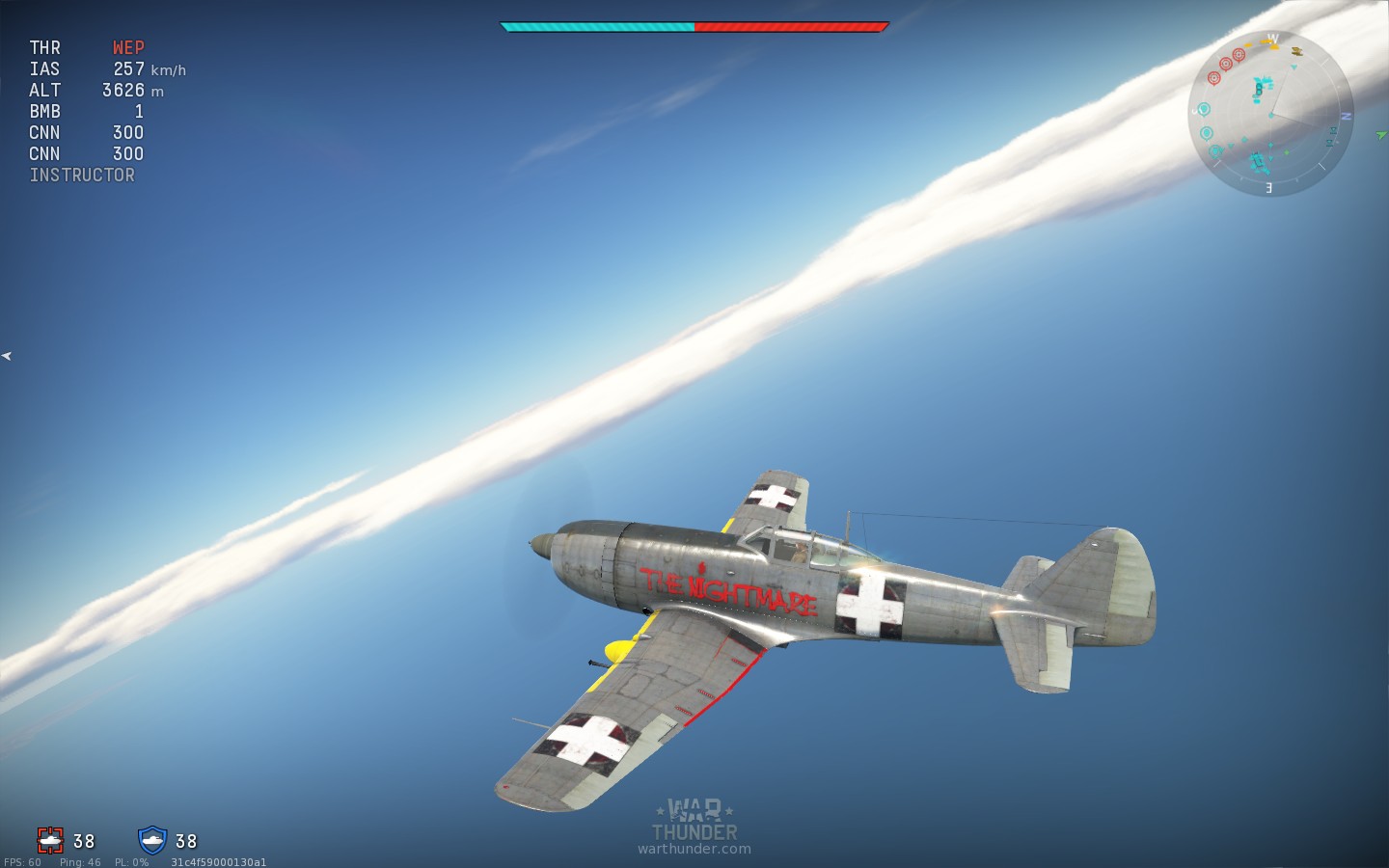Click the circular radar minimap

click(x=1269, y=114)
